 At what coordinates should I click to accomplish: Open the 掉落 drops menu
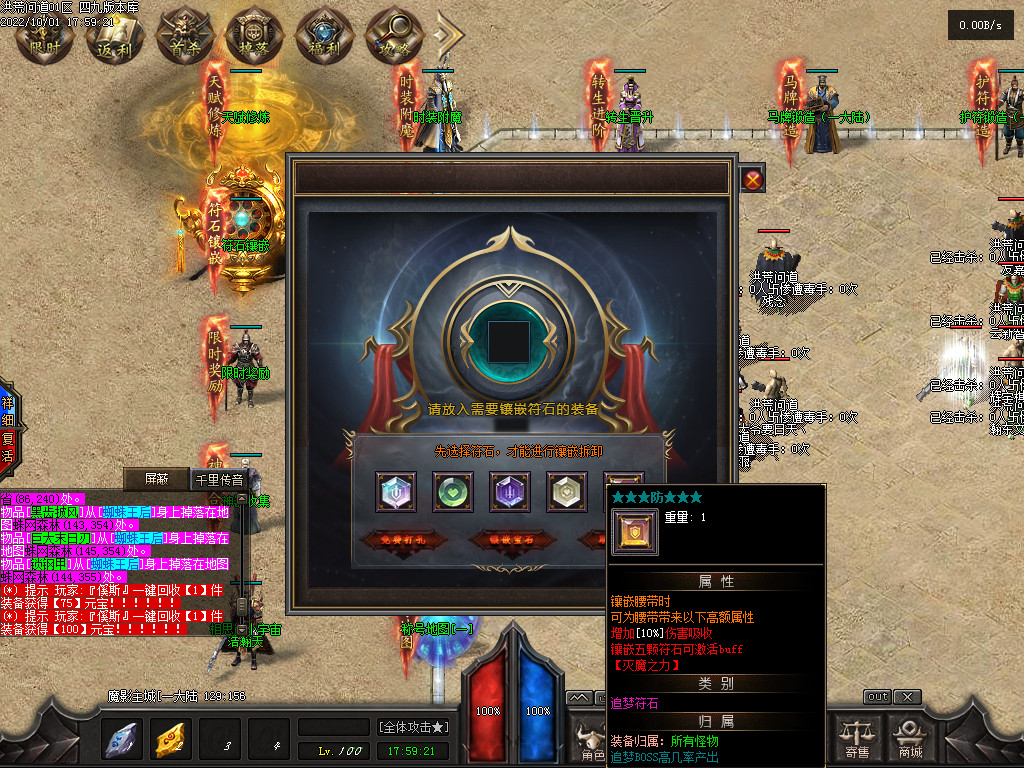[255, 36]
